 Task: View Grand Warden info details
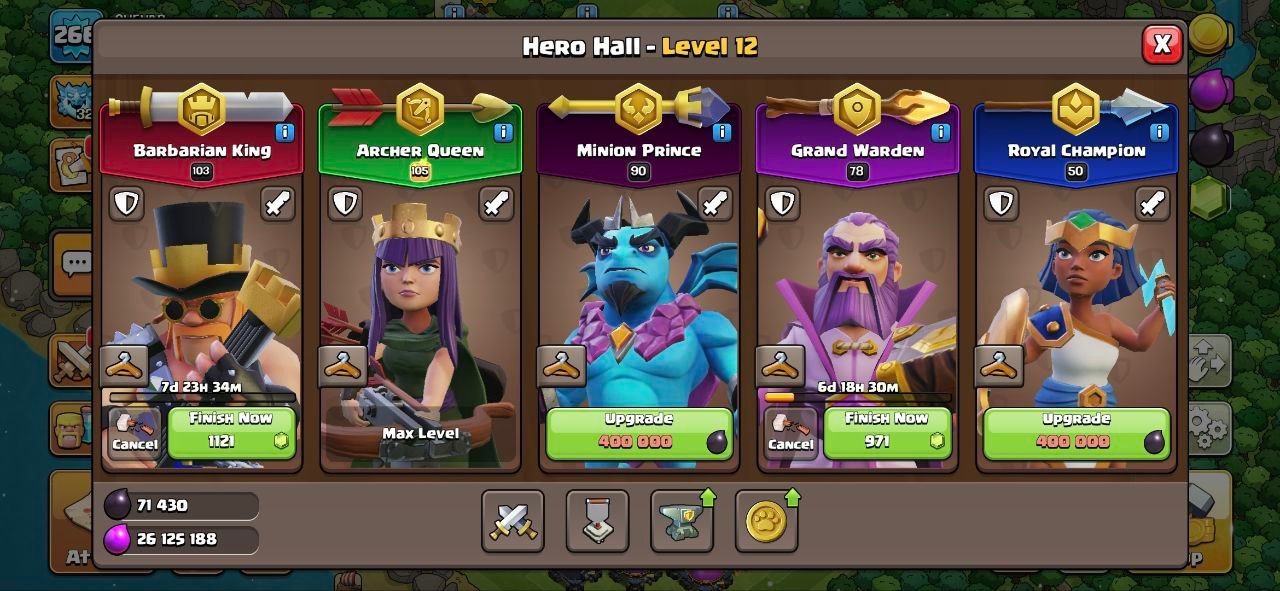(x=940, y=132)
